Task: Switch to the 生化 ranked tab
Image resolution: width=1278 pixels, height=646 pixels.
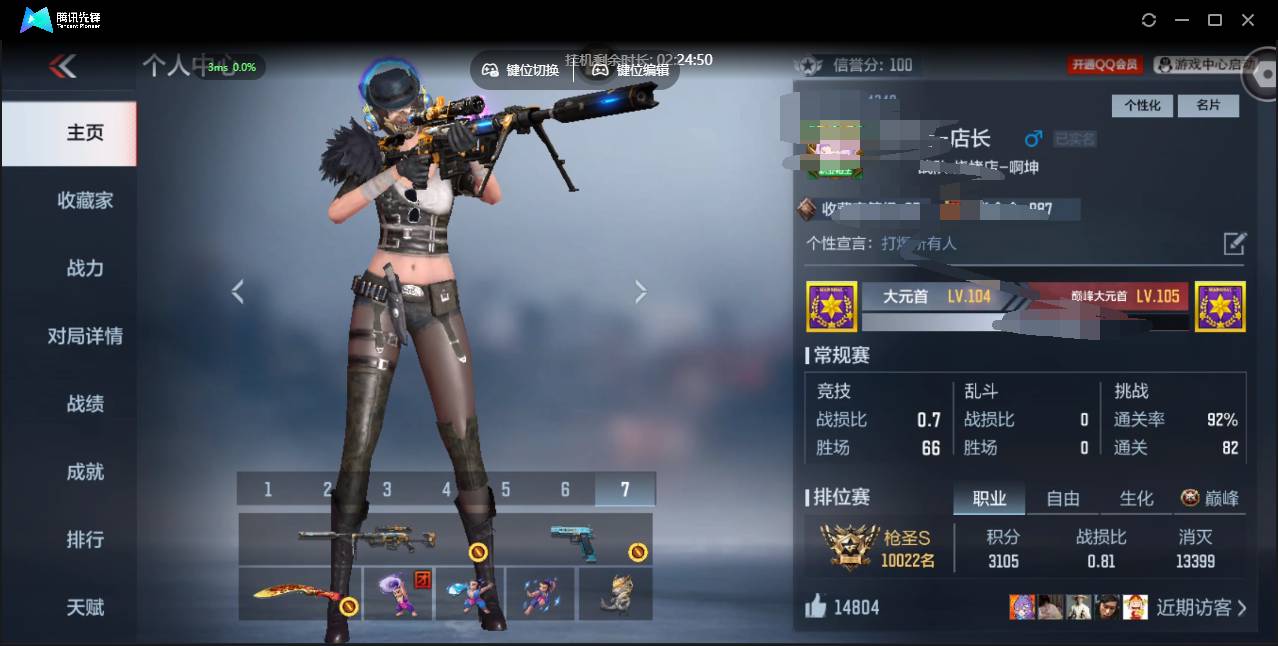Action: [x=1136, y=498]
